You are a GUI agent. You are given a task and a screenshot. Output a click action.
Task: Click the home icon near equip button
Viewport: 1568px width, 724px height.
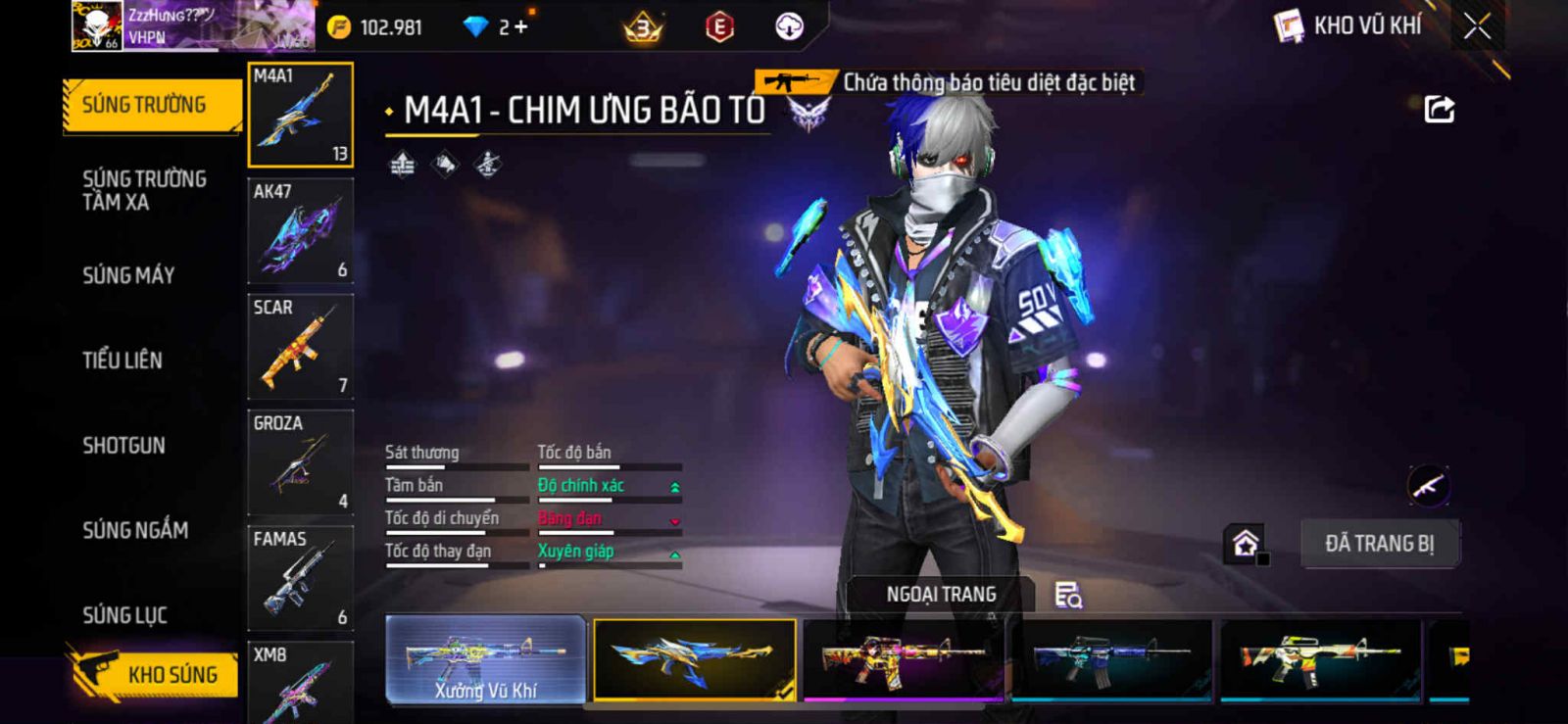[1246, 543]
